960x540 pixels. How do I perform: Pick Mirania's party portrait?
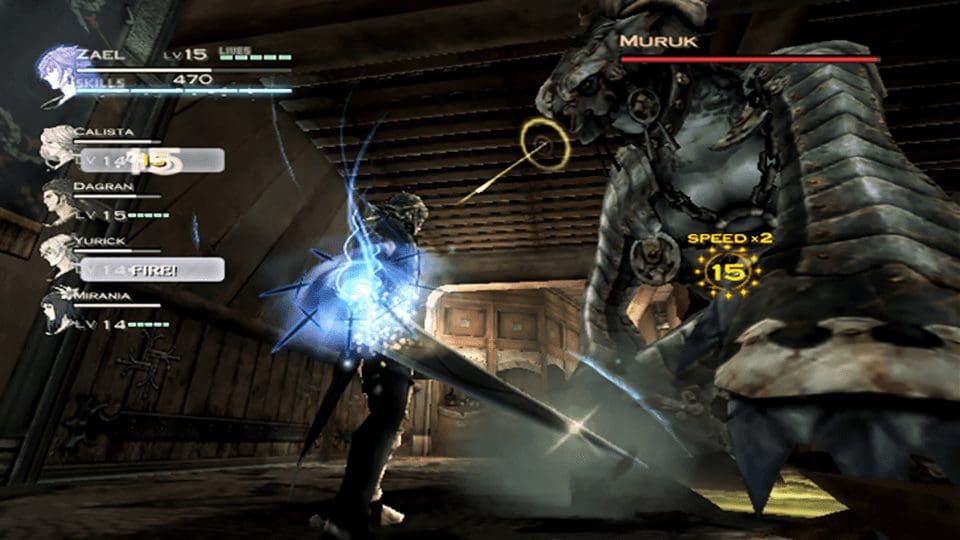point(59,312)
